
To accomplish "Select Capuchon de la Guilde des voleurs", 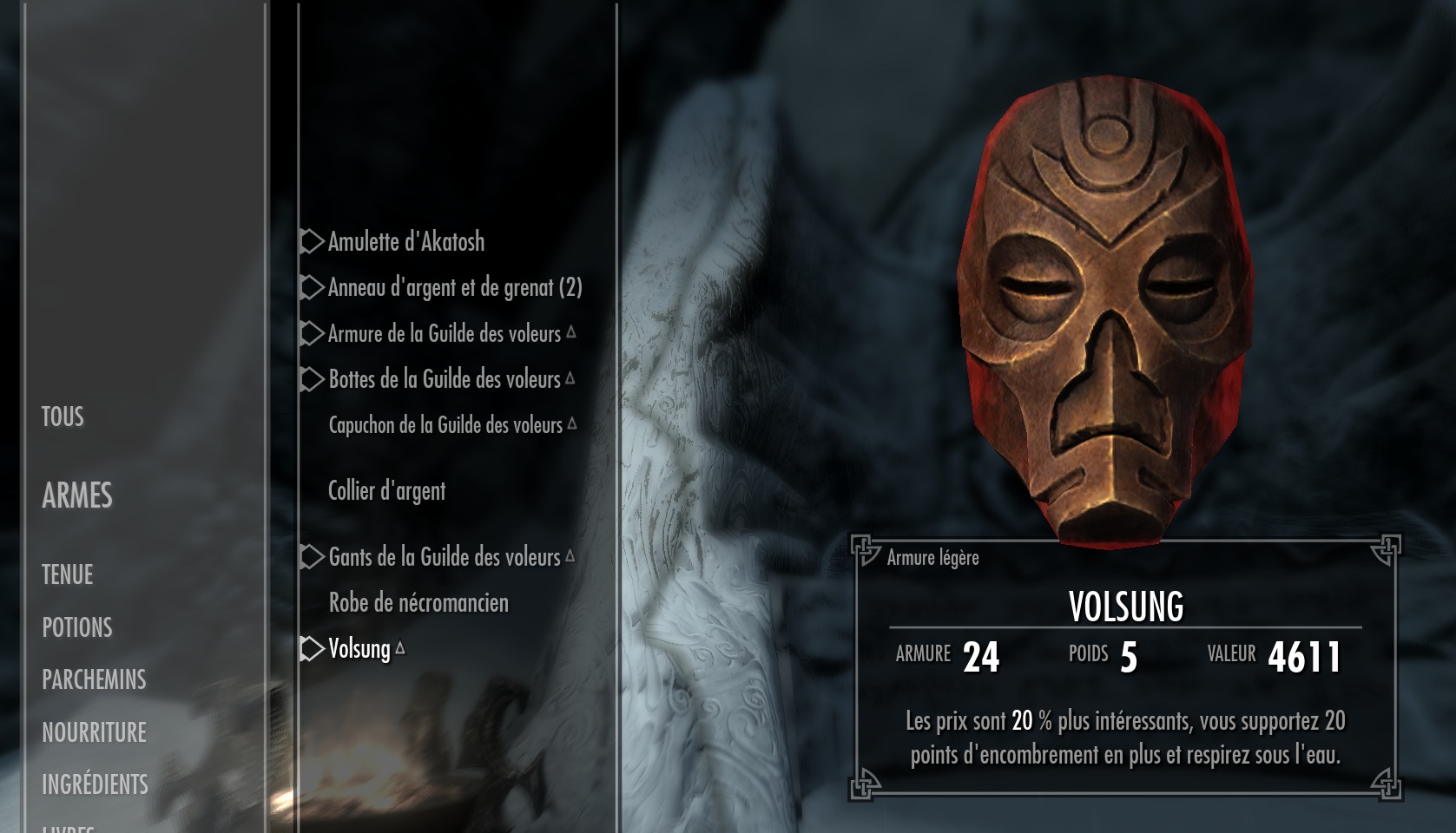I will 445,425.
